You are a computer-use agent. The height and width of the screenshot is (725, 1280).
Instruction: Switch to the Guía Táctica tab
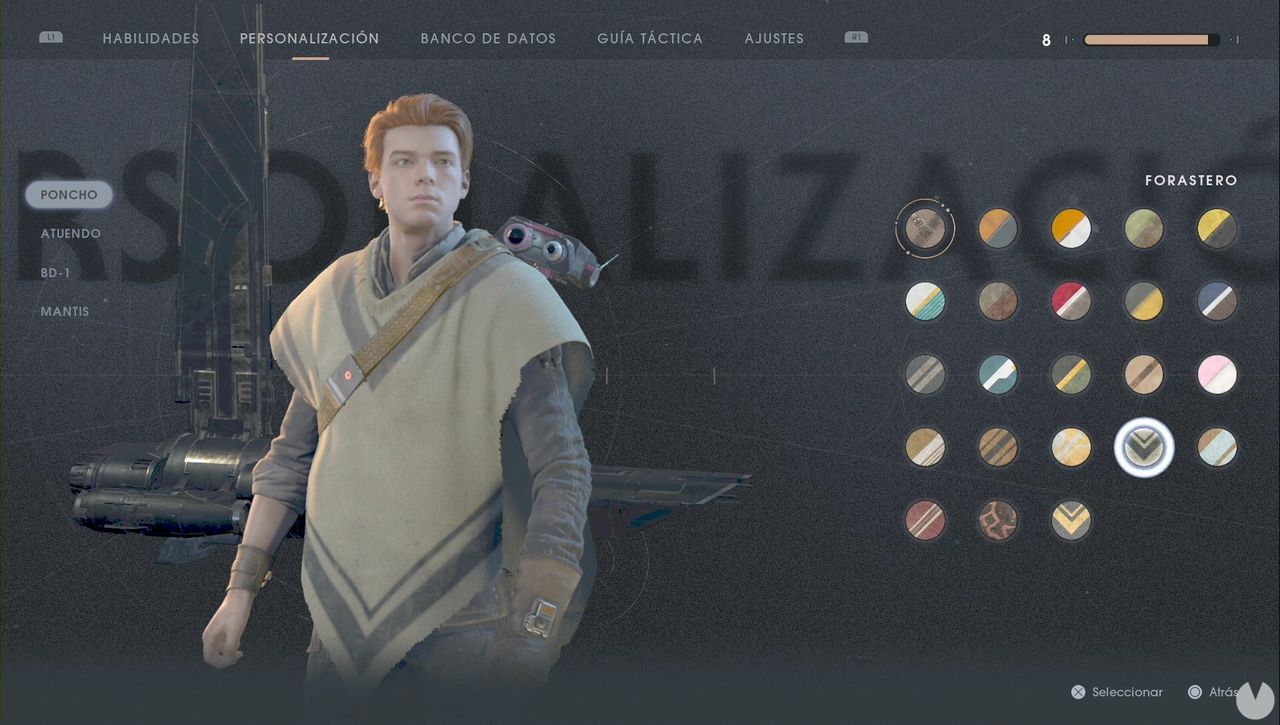[649, 38]
